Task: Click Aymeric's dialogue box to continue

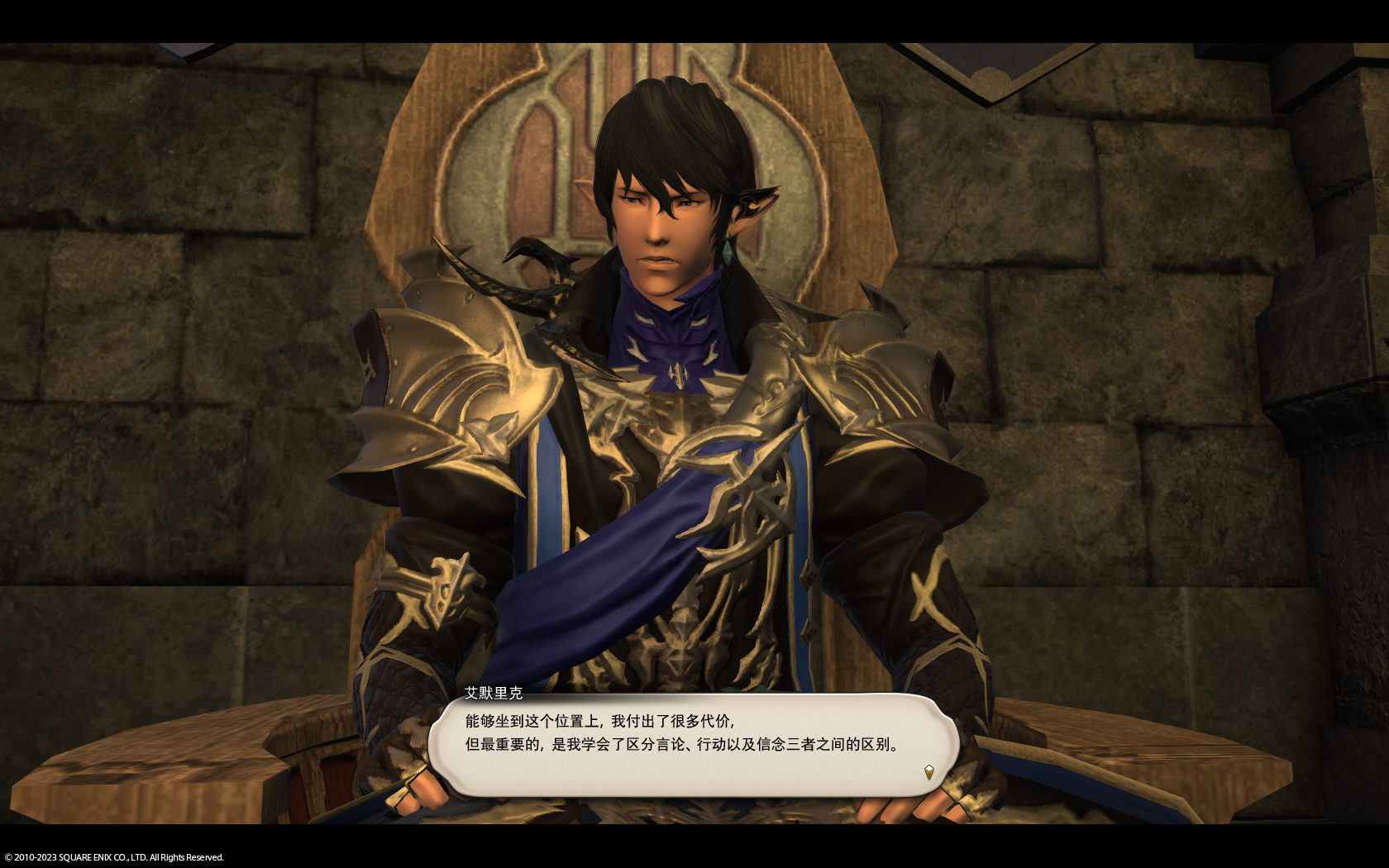Action: click(x=693, y=744)
